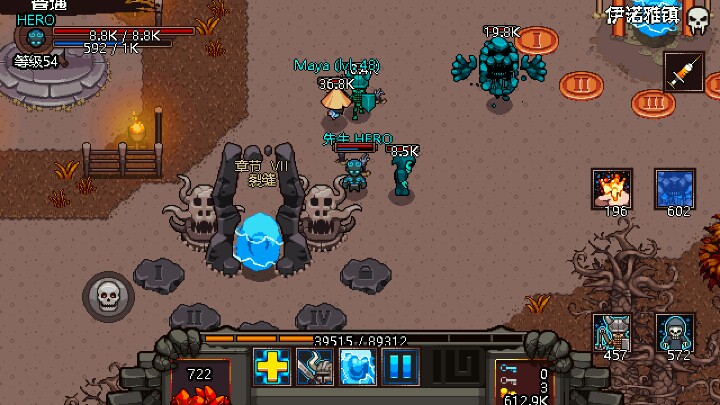This screenshot has width=720, height=405.
Task: Activate the yellow cross heal skill
Action: point(272,366)
